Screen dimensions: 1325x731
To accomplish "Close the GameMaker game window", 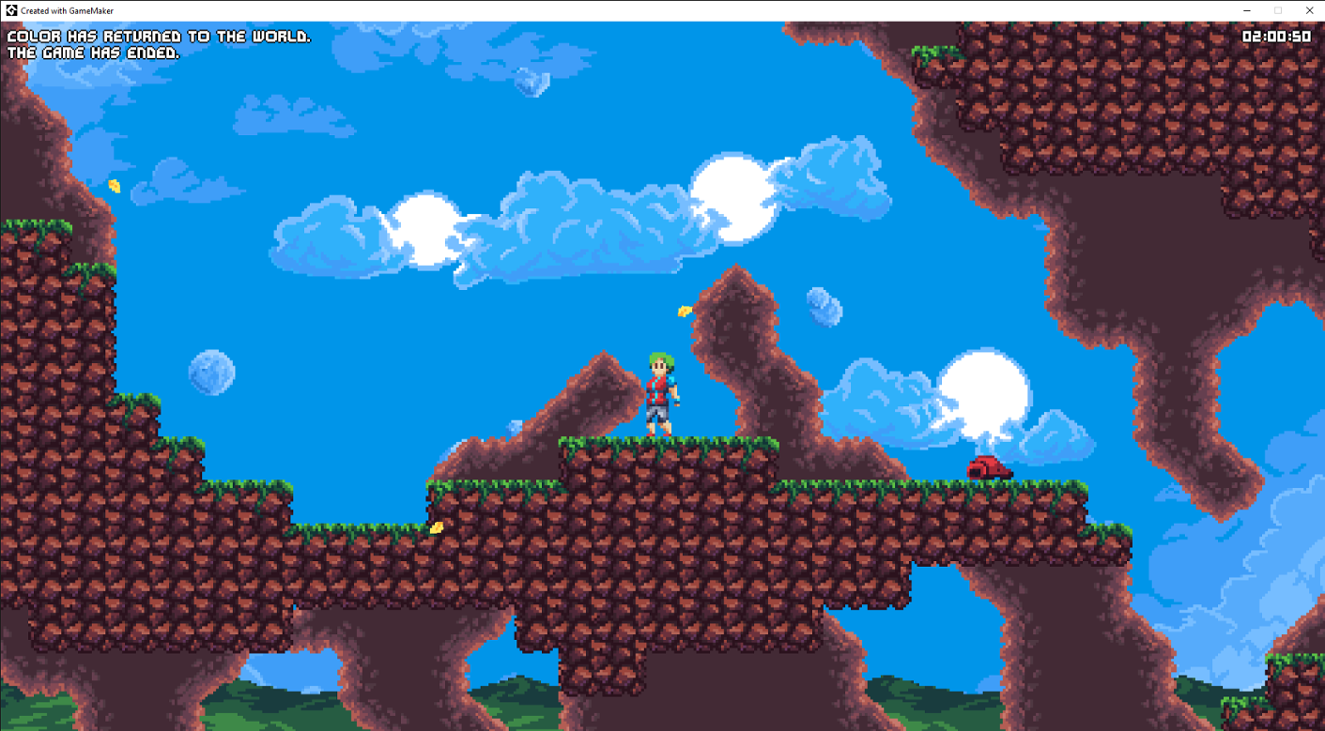I will pyautogui.click(x=1310, y=10).
